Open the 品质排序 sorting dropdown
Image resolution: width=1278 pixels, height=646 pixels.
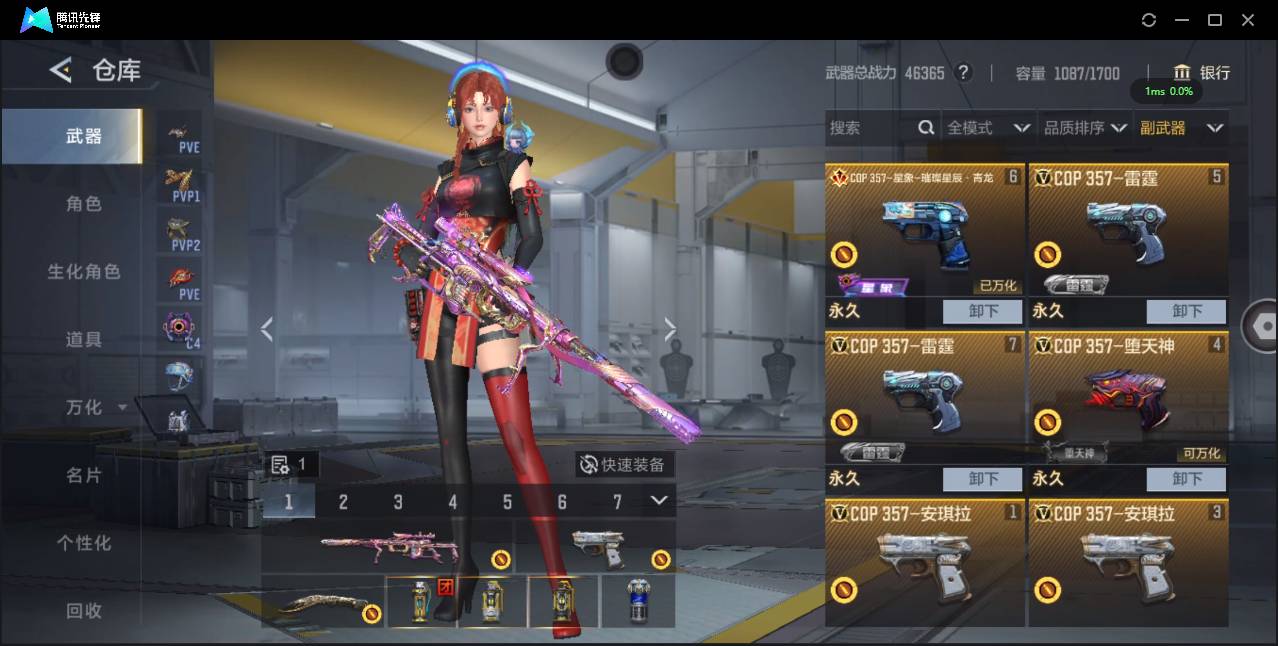[1085, 128]
